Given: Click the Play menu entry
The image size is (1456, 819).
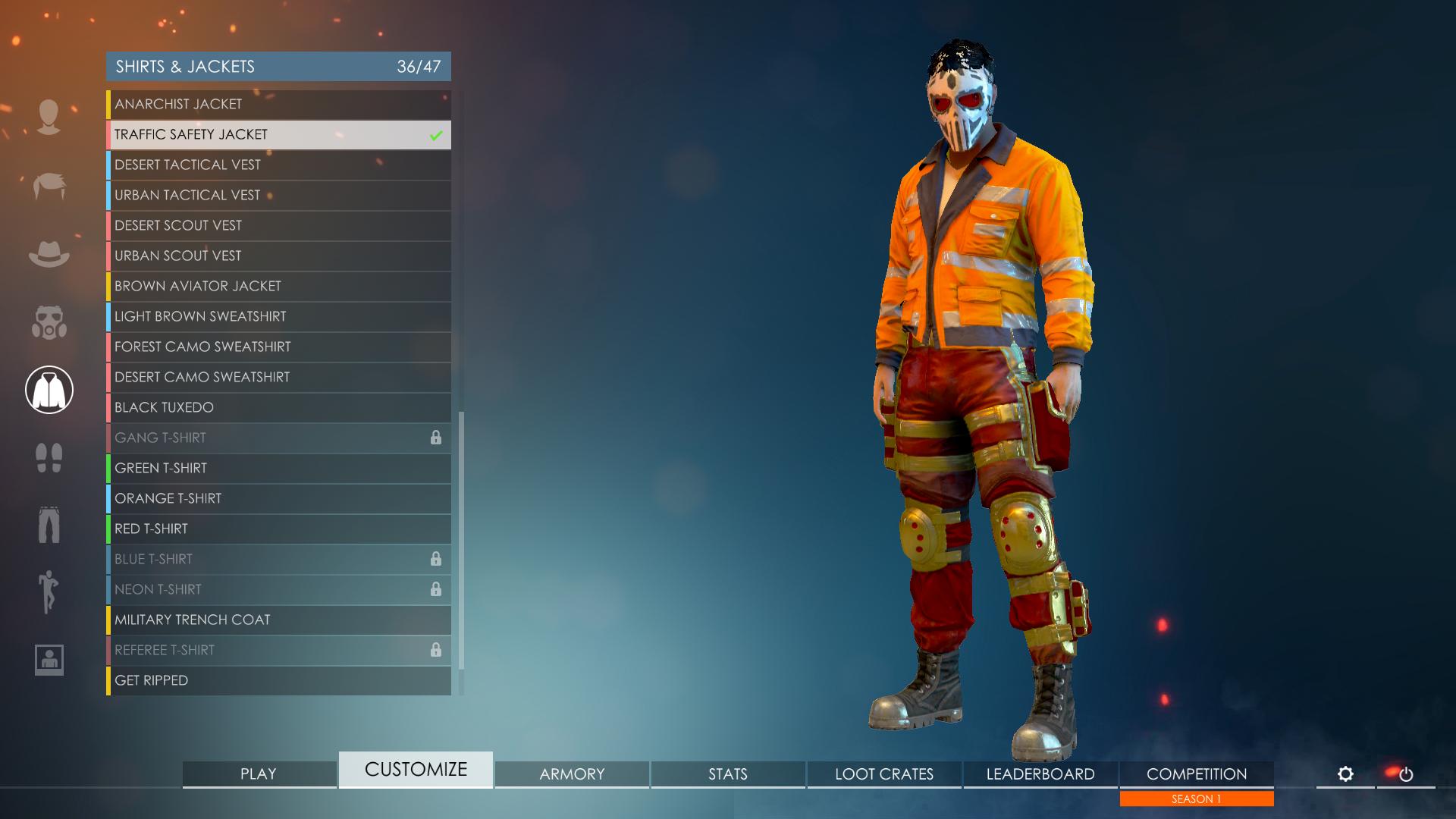Looking at the screenshot, I should [x=258, y=774].
